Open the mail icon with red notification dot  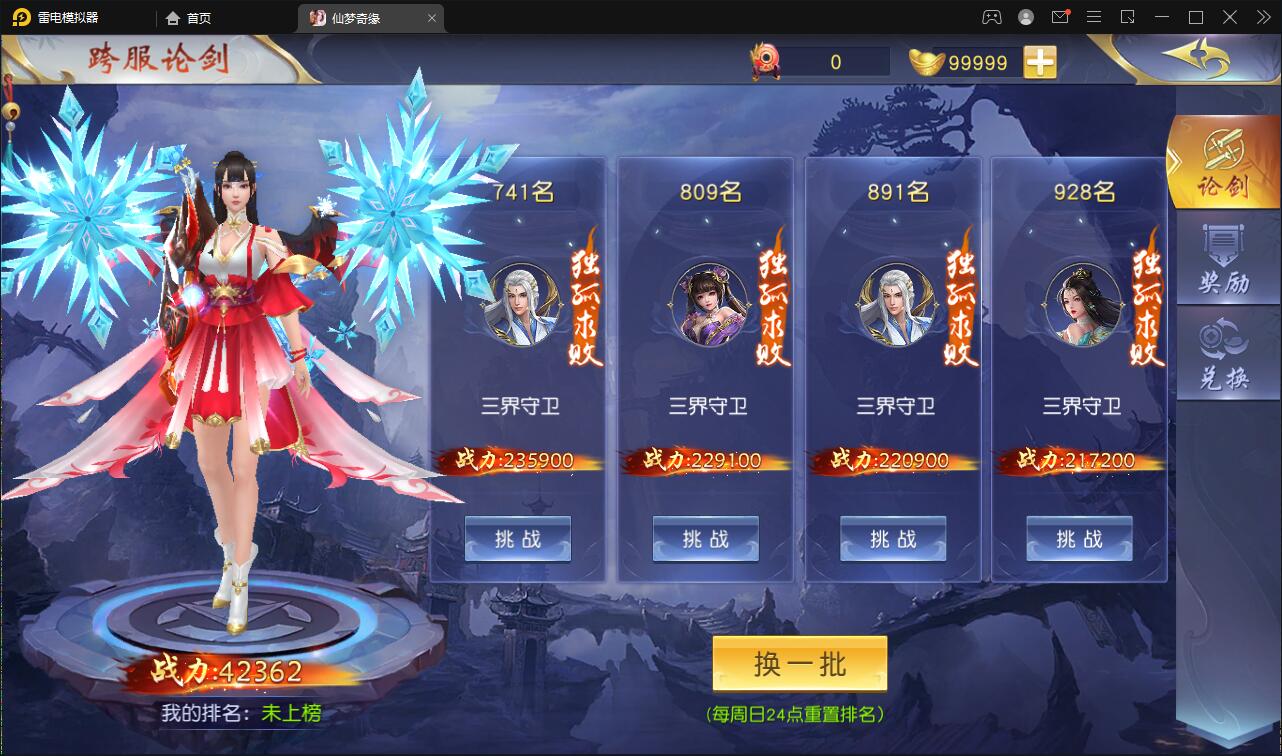(x=1062, y=17)
